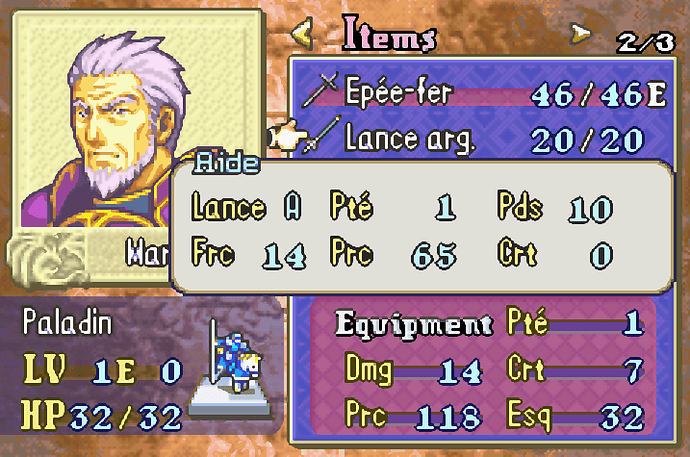Click the Items page header
The image size is (690, 457).
click(x=390, y=35)
